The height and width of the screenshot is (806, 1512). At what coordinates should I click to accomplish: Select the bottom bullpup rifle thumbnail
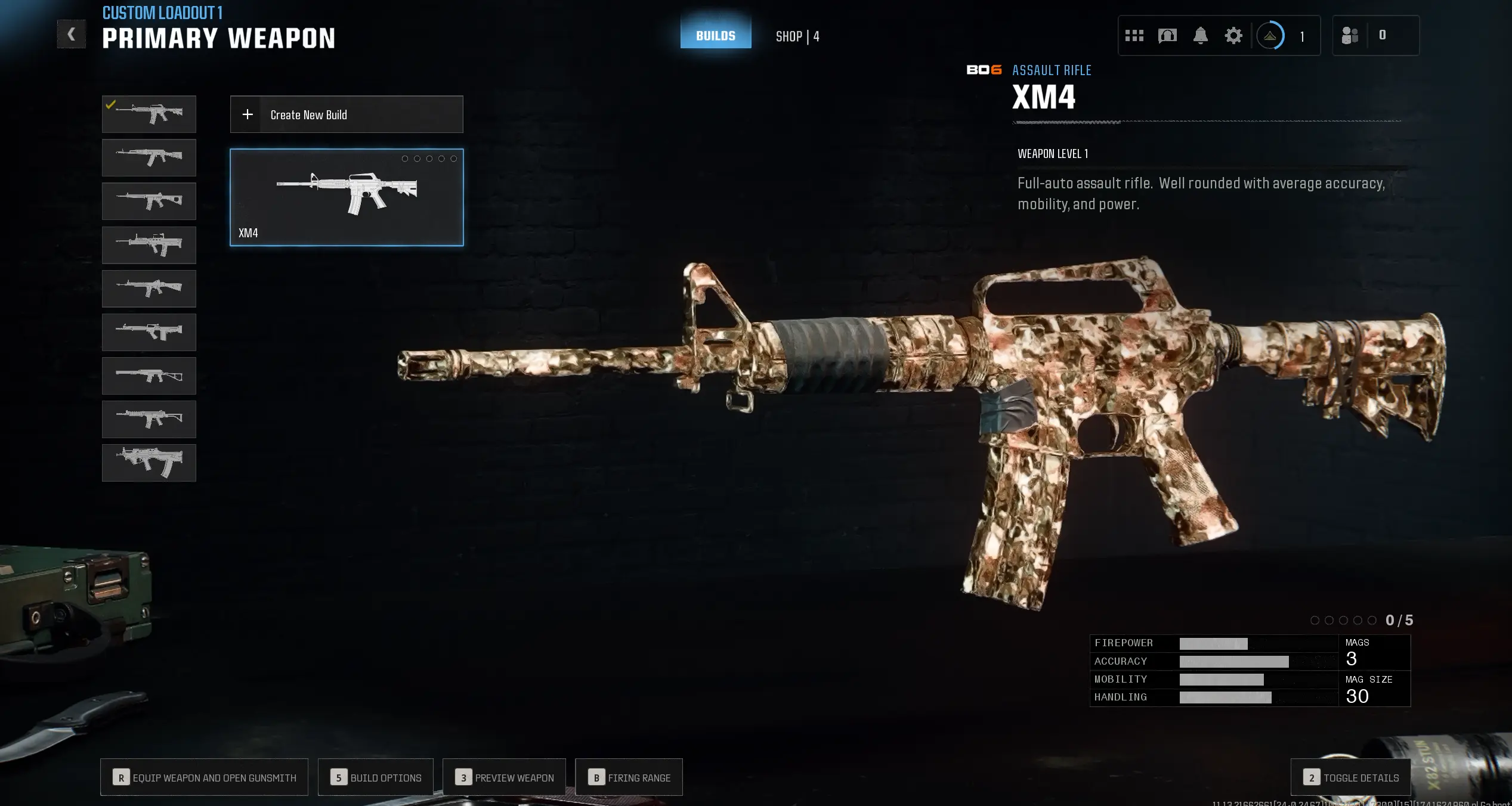[x=149, y=463]
